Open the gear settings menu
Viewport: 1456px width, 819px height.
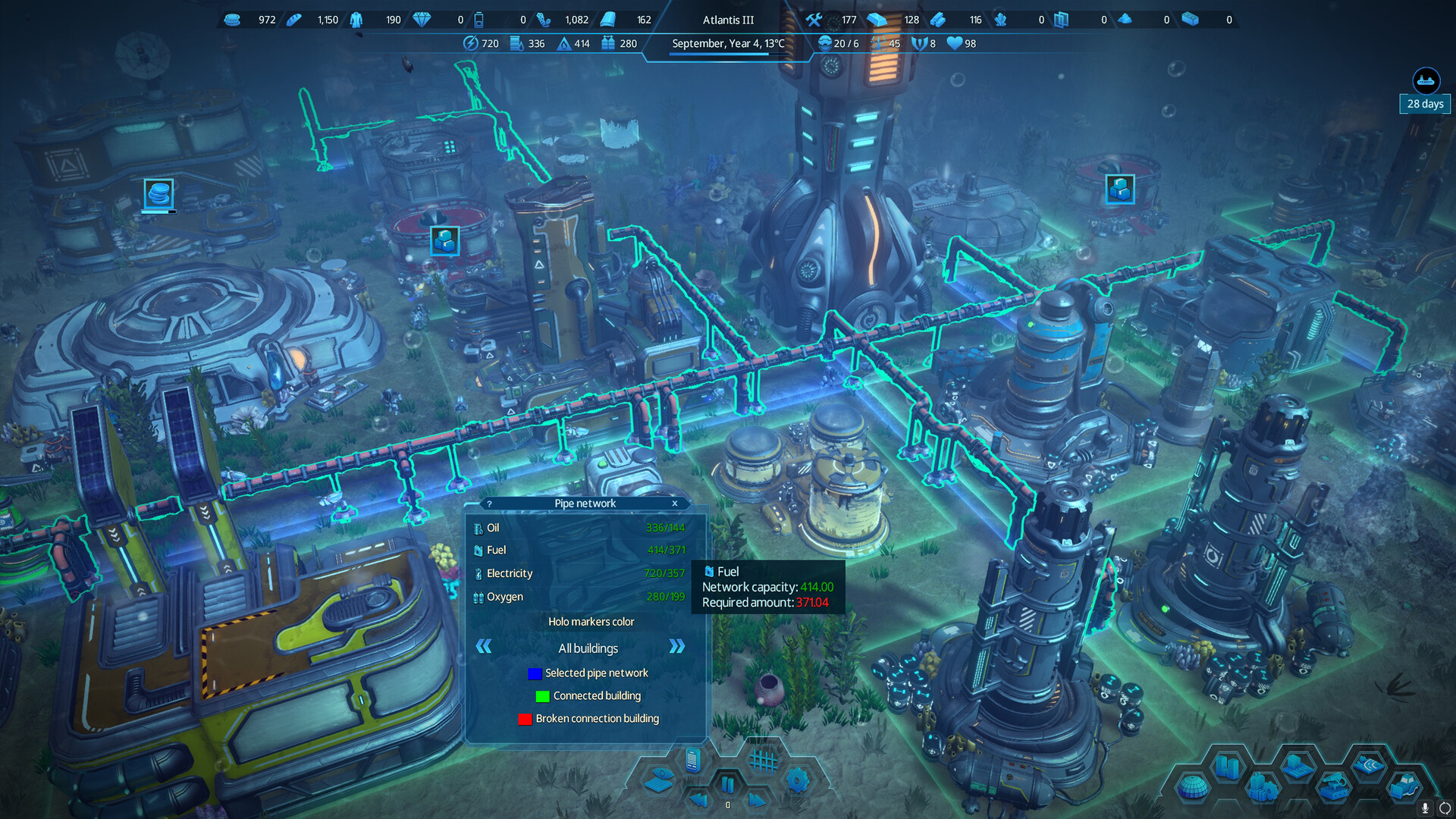[x=797, y=780]
